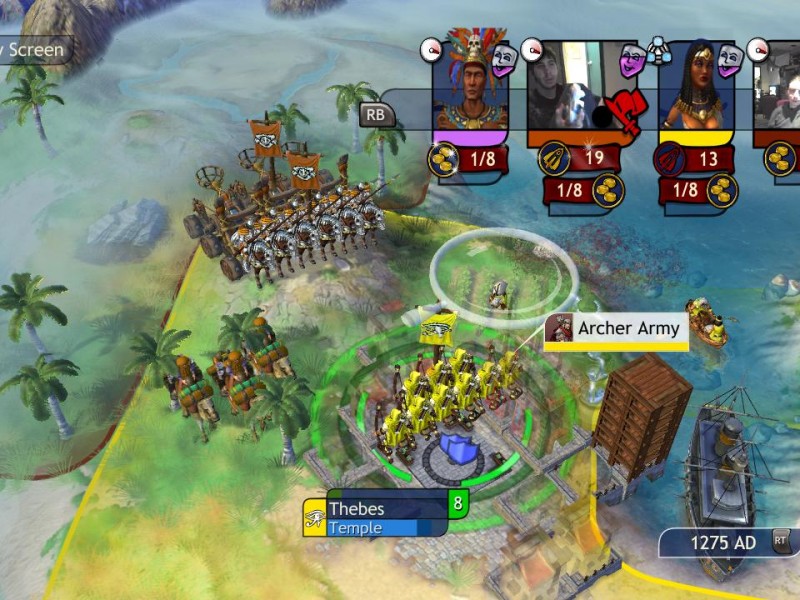Click the gold coins icon under the Aztec leader

click(x=445, y=158)
